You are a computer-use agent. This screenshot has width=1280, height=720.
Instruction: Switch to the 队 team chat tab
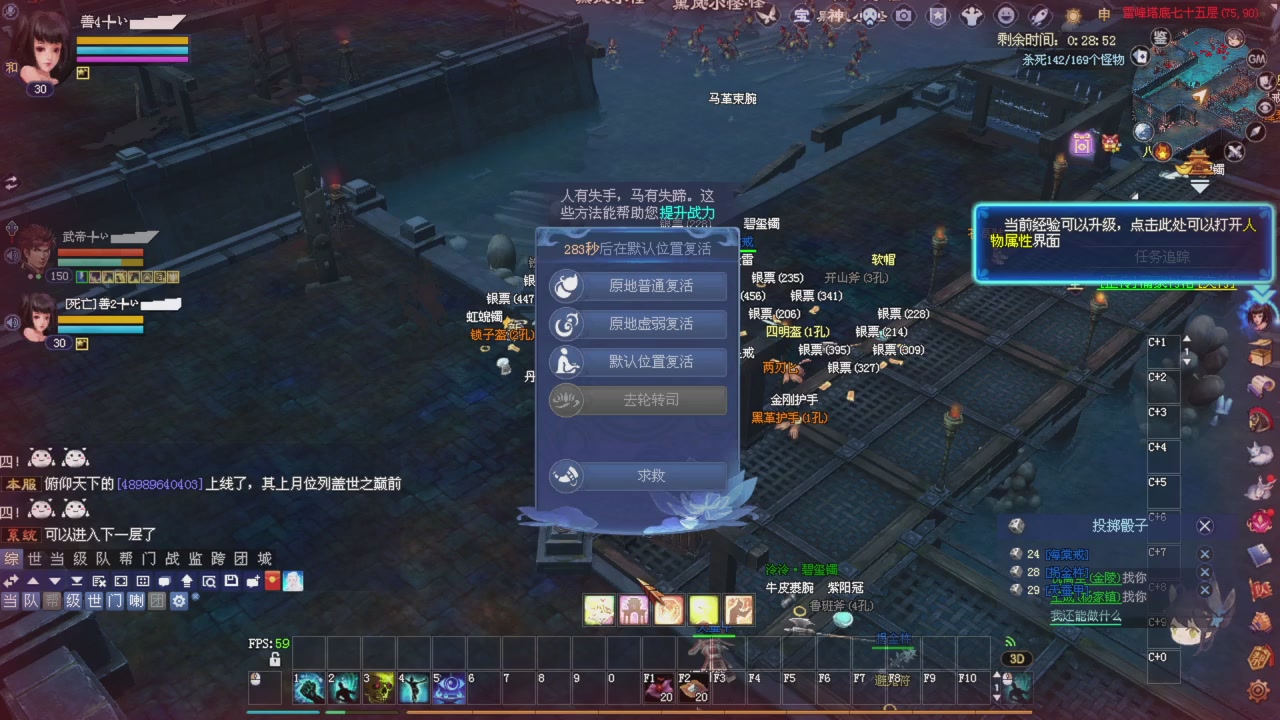(x=102, y=560)
